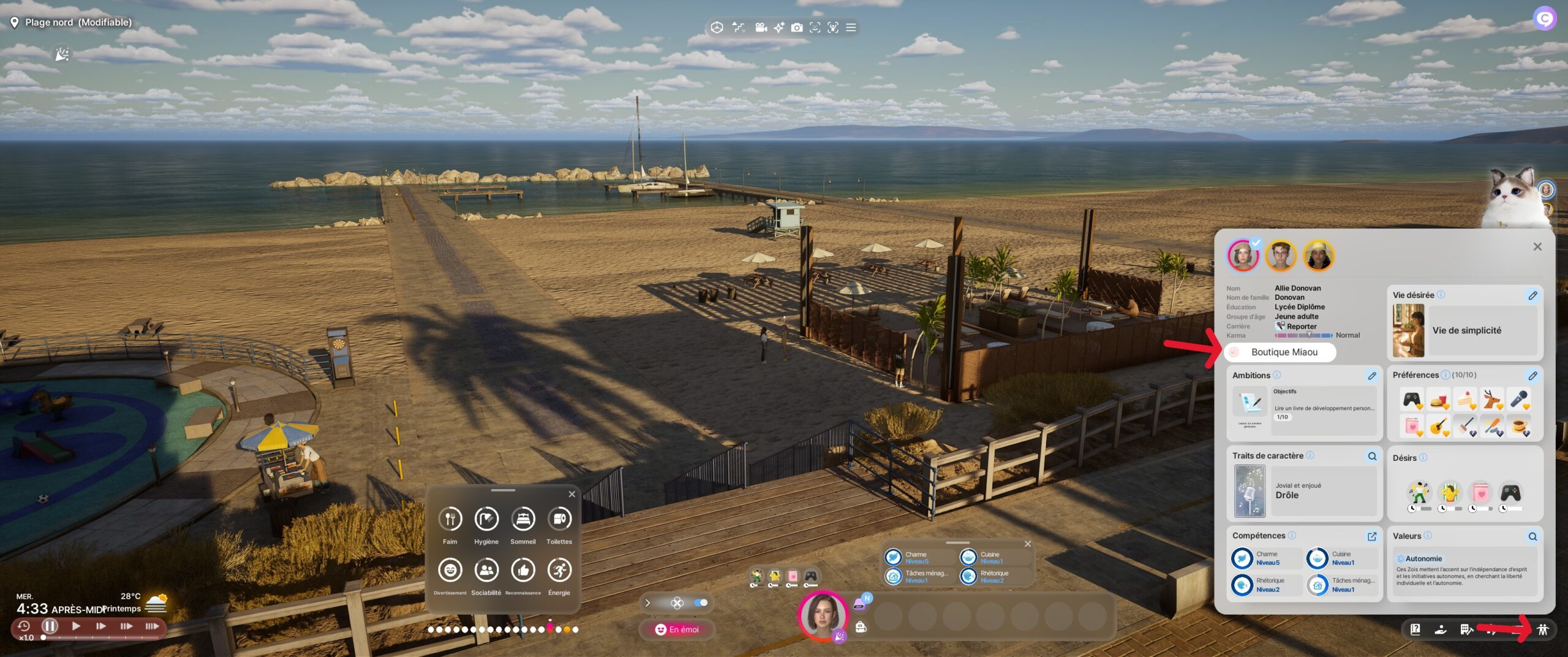Select the Faim need icon

450,520
